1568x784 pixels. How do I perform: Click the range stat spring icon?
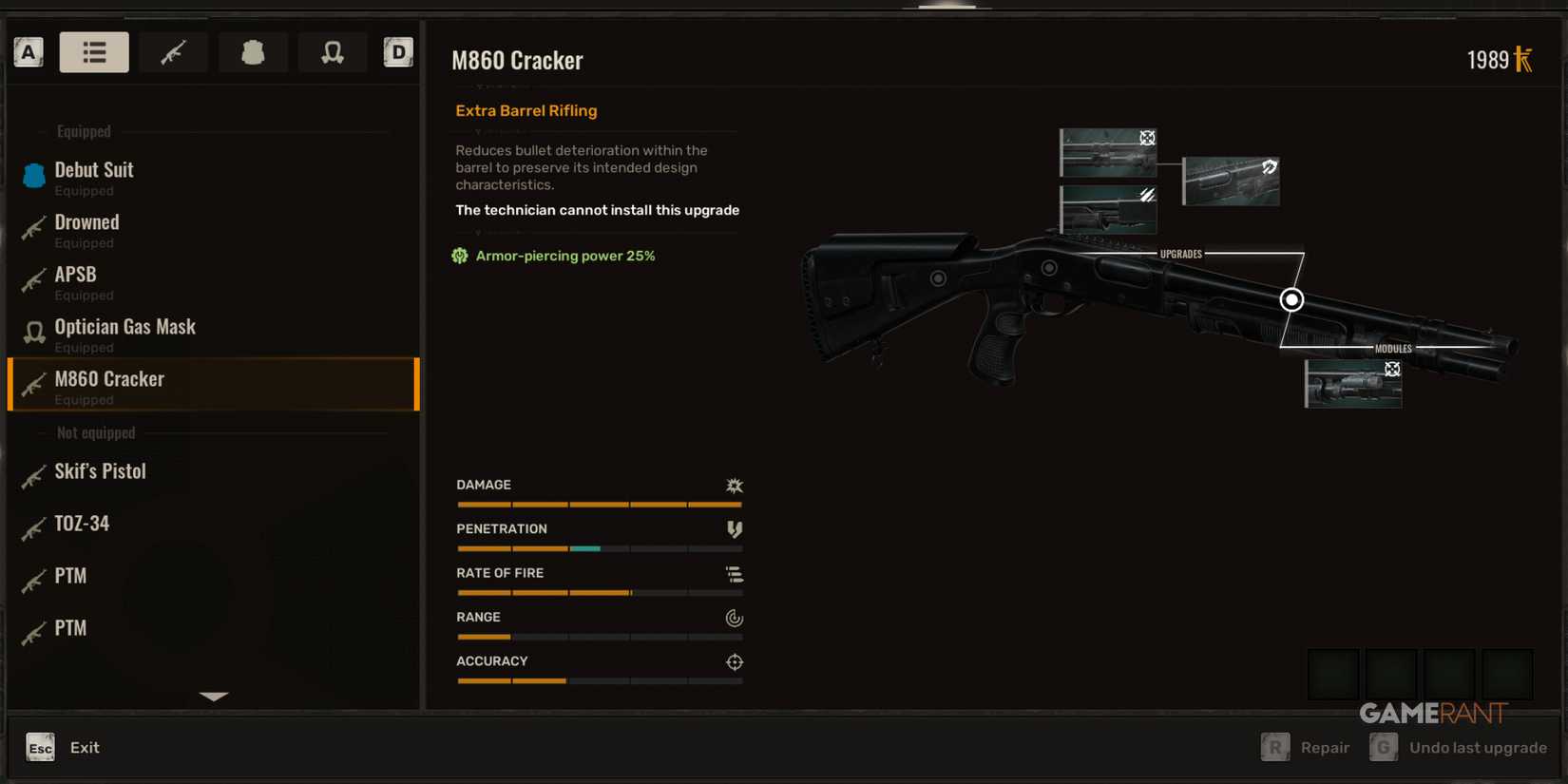(734, 618)
